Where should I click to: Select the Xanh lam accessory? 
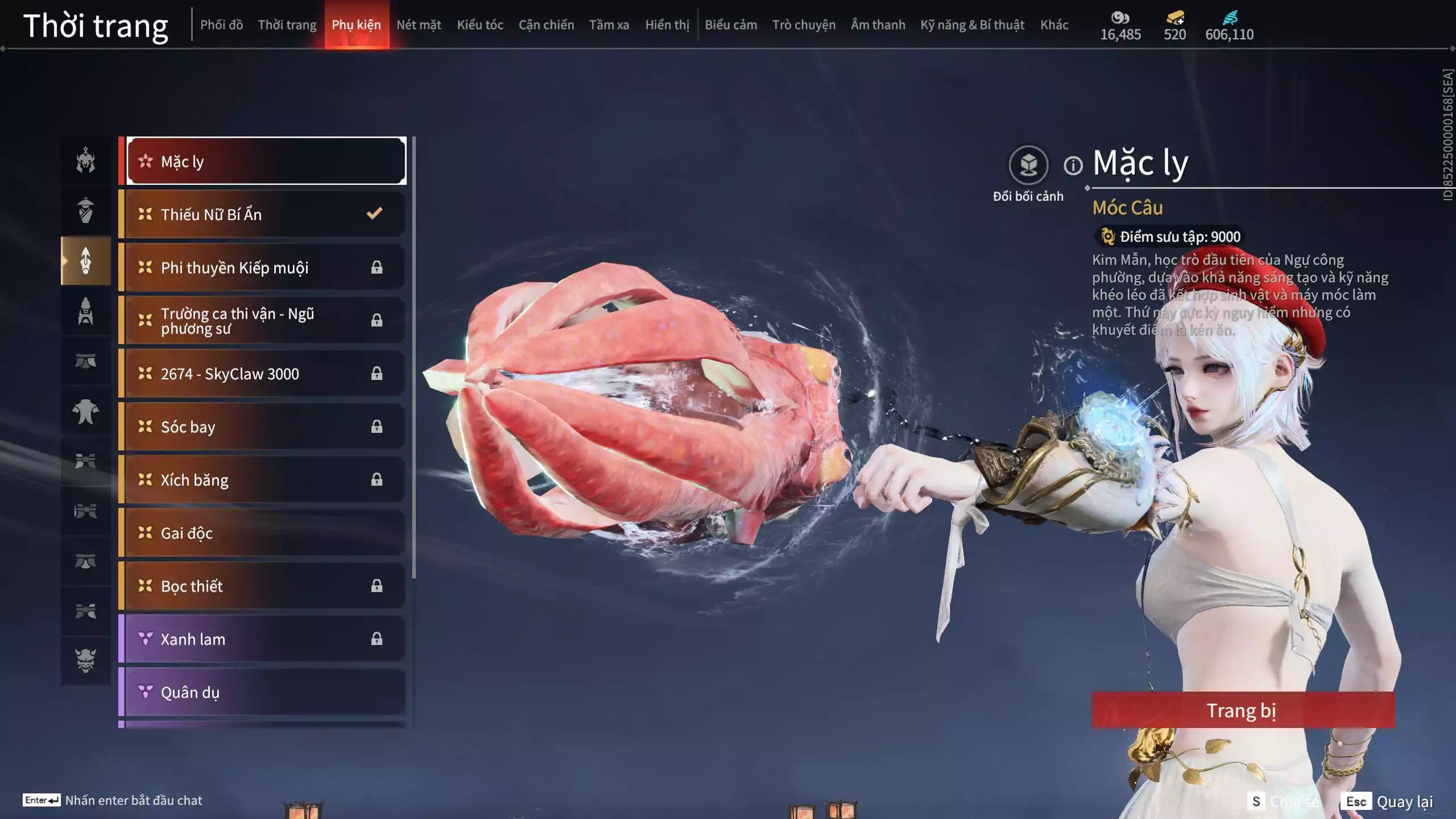coord(265,639)
